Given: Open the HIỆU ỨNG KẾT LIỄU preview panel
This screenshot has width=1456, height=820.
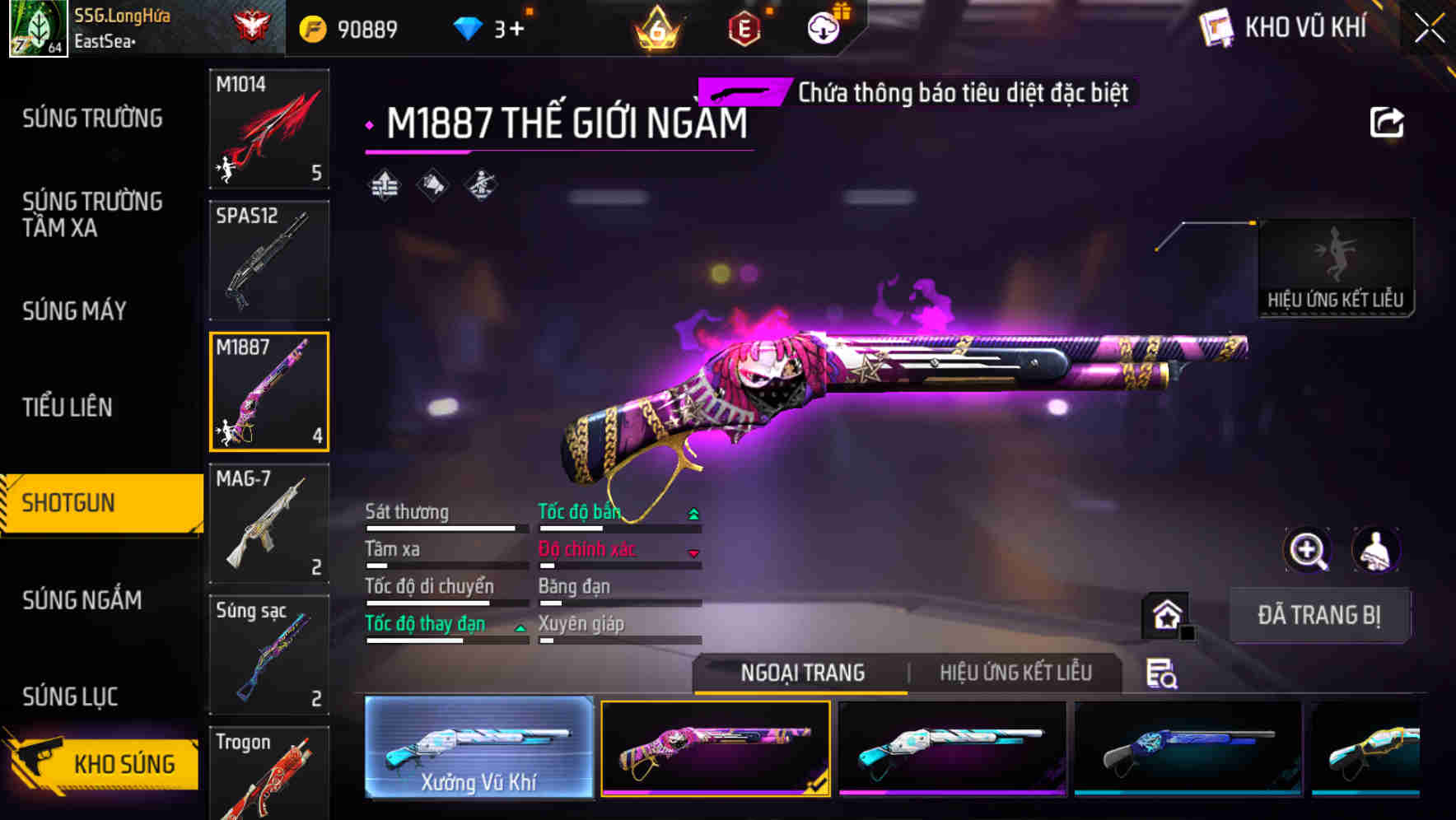Looking at the screenshot, I should click(1336, 263).
